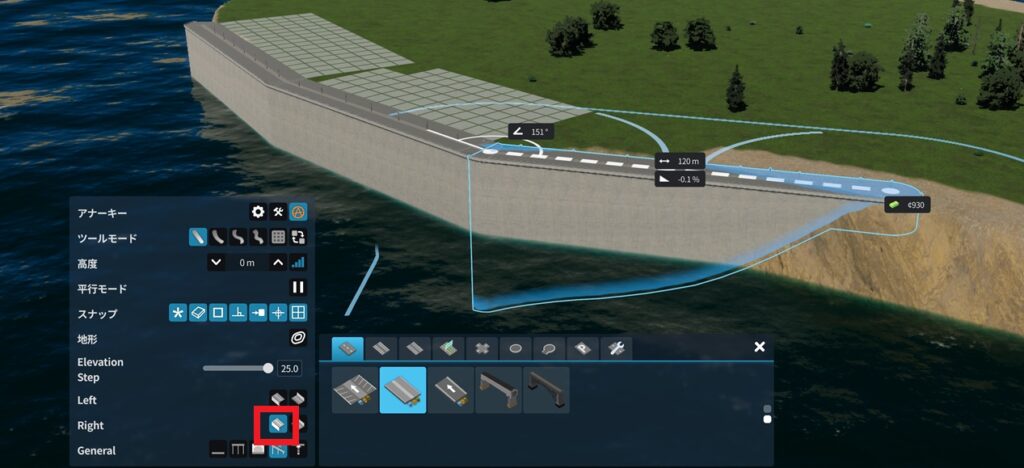Viewport: 1024px width, 468px height.
Task: Toggle the orange anarchy mode button
Action: 297,212
